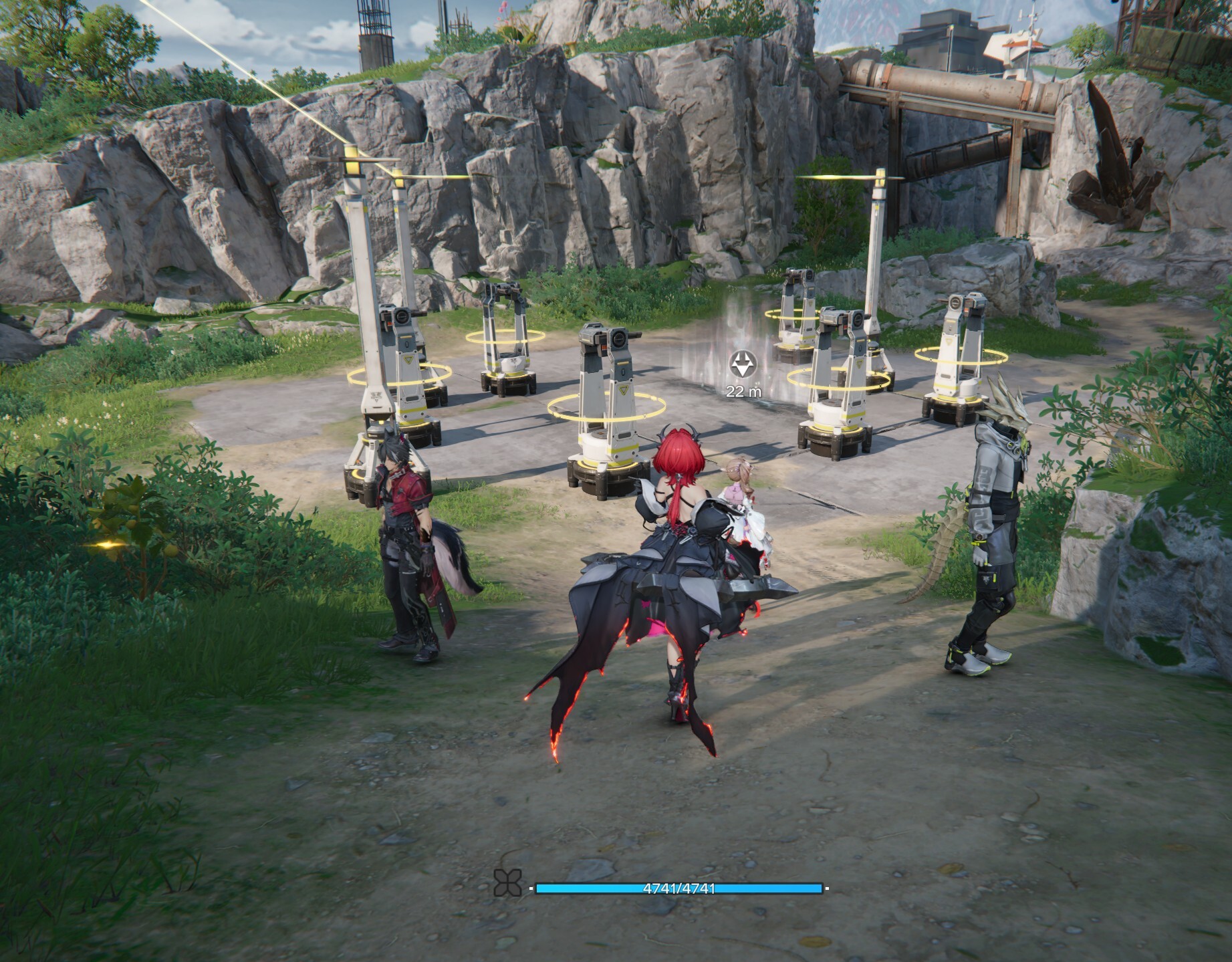1232x962 pixels.
Task: Click the quest waypoint marker showing 22 m
Action: [743, 365]
